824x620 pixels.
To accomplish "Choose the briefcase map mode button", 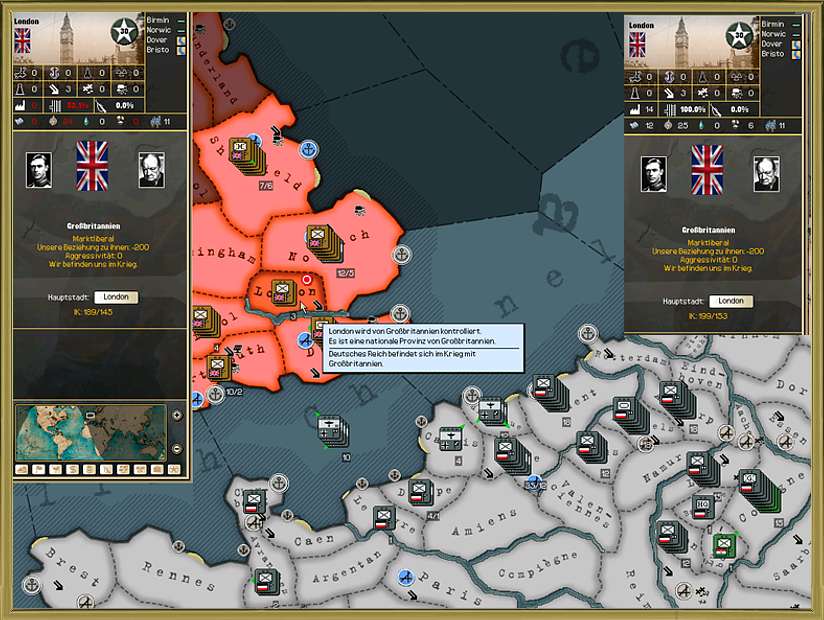I will pyautogui.click(x=157, y=469).
